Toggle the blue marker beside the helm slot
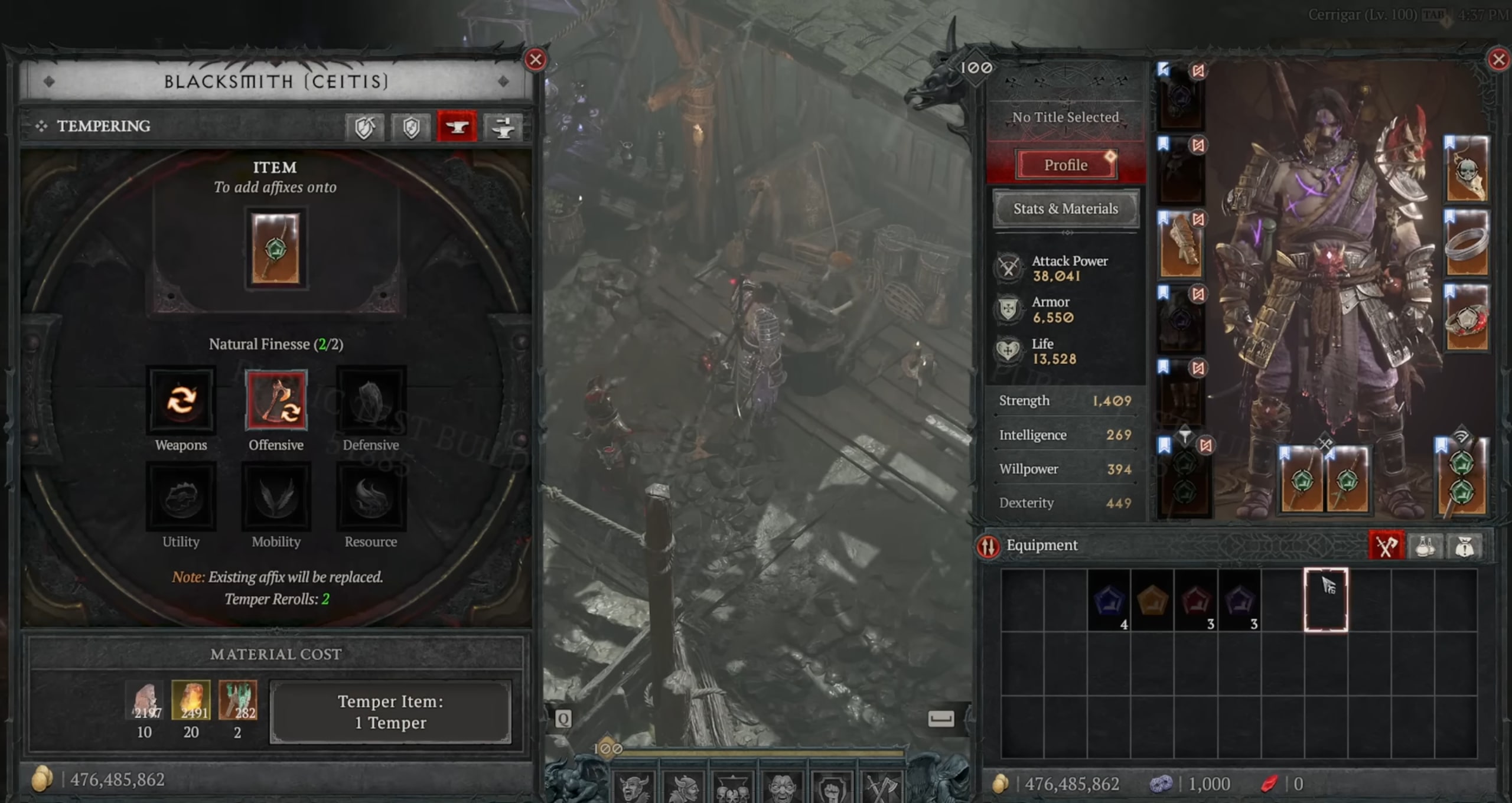The image size is (1512, 803). point(1164,70)
